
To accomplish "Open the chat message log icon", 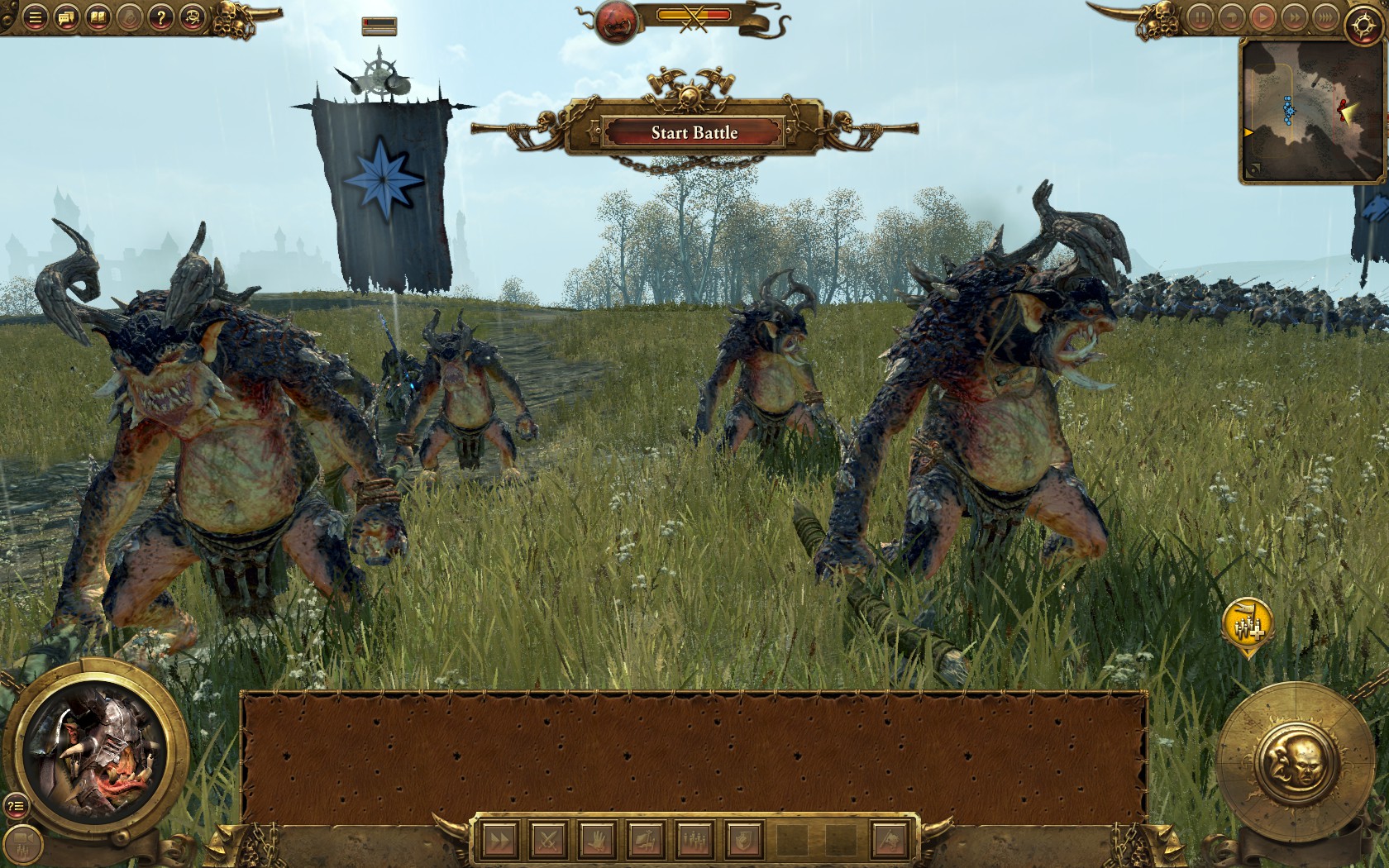I will (x=66, y=18).
